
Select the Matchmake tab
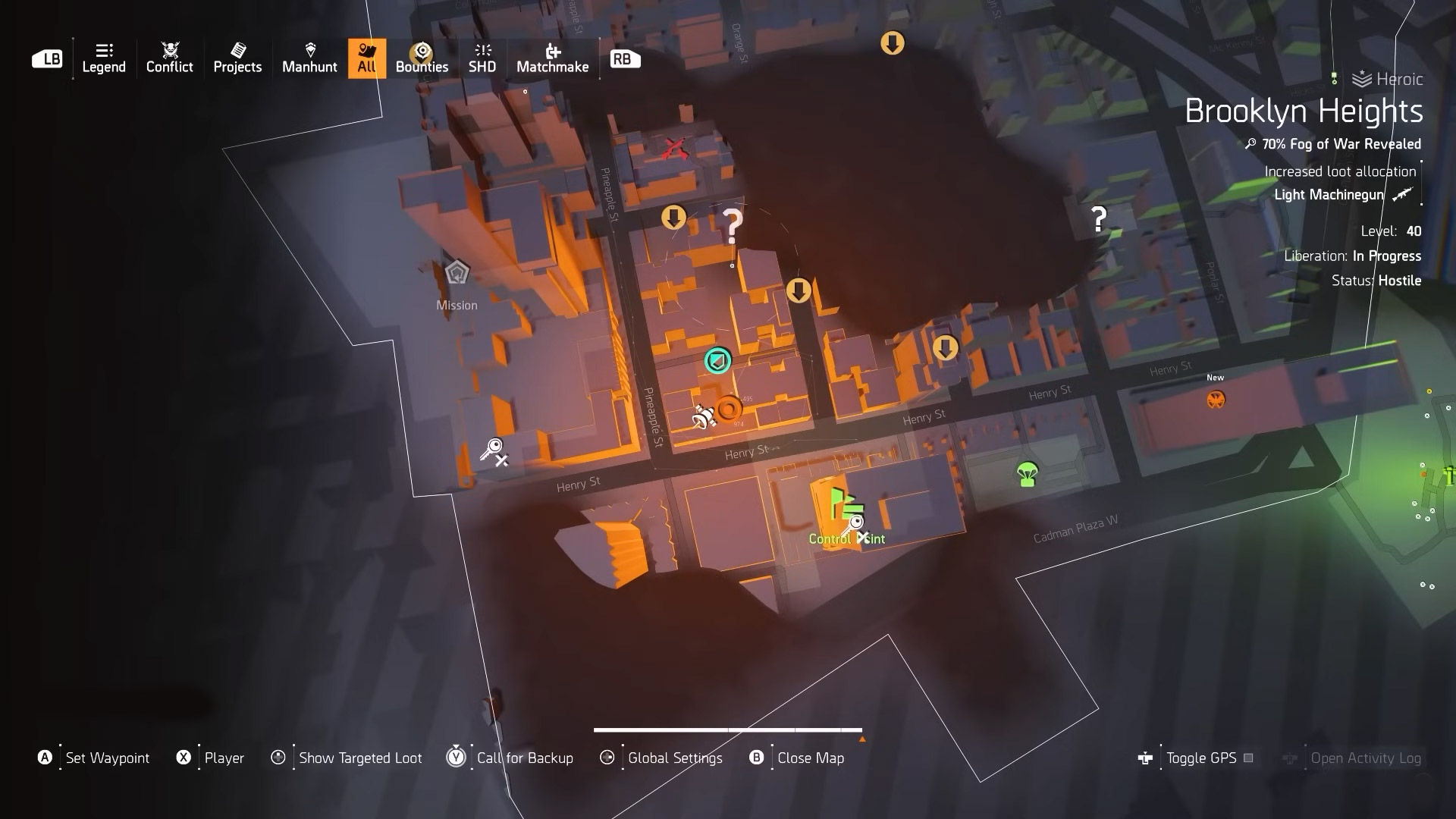click(552, 58)
